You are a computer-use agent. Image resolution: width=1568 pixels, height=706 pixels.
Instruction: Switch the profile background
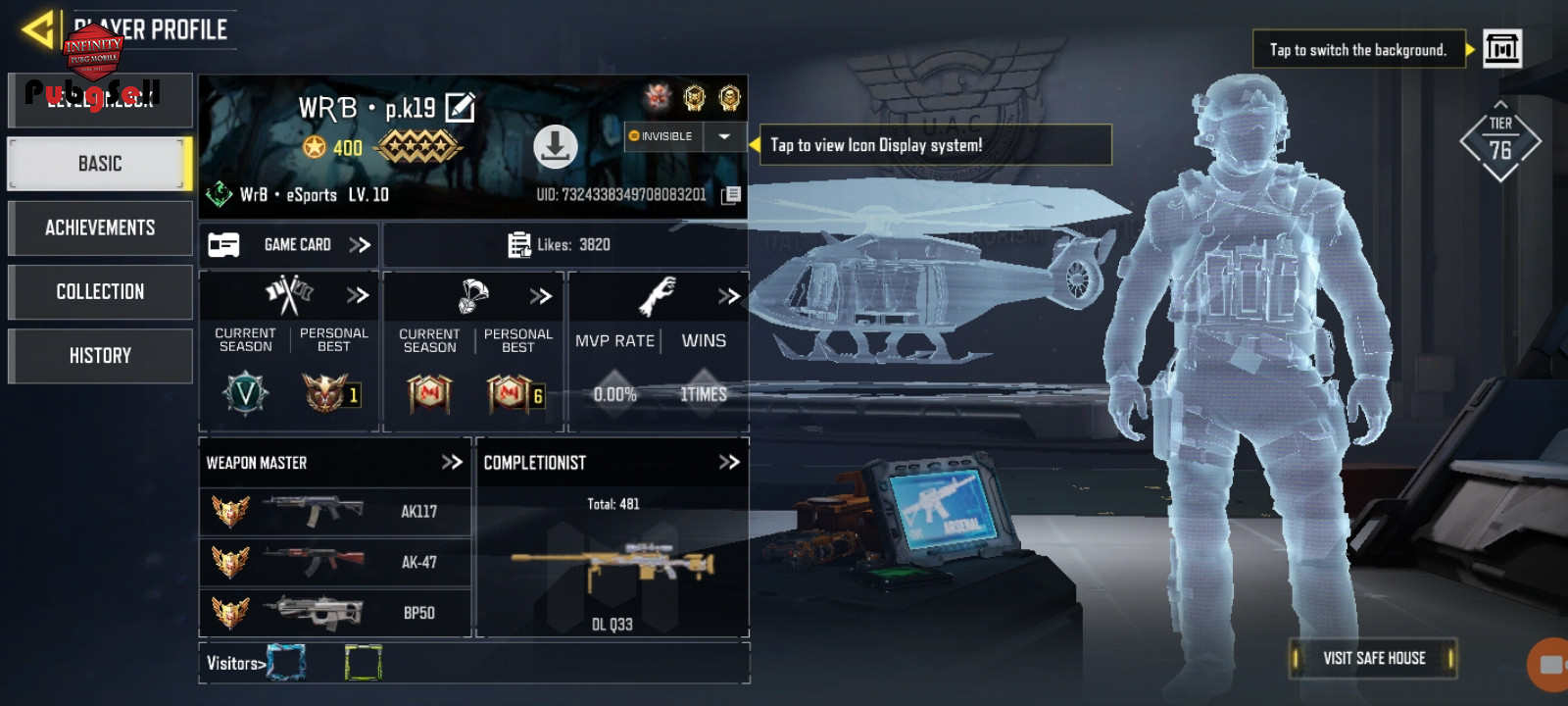click(1501, 48)
